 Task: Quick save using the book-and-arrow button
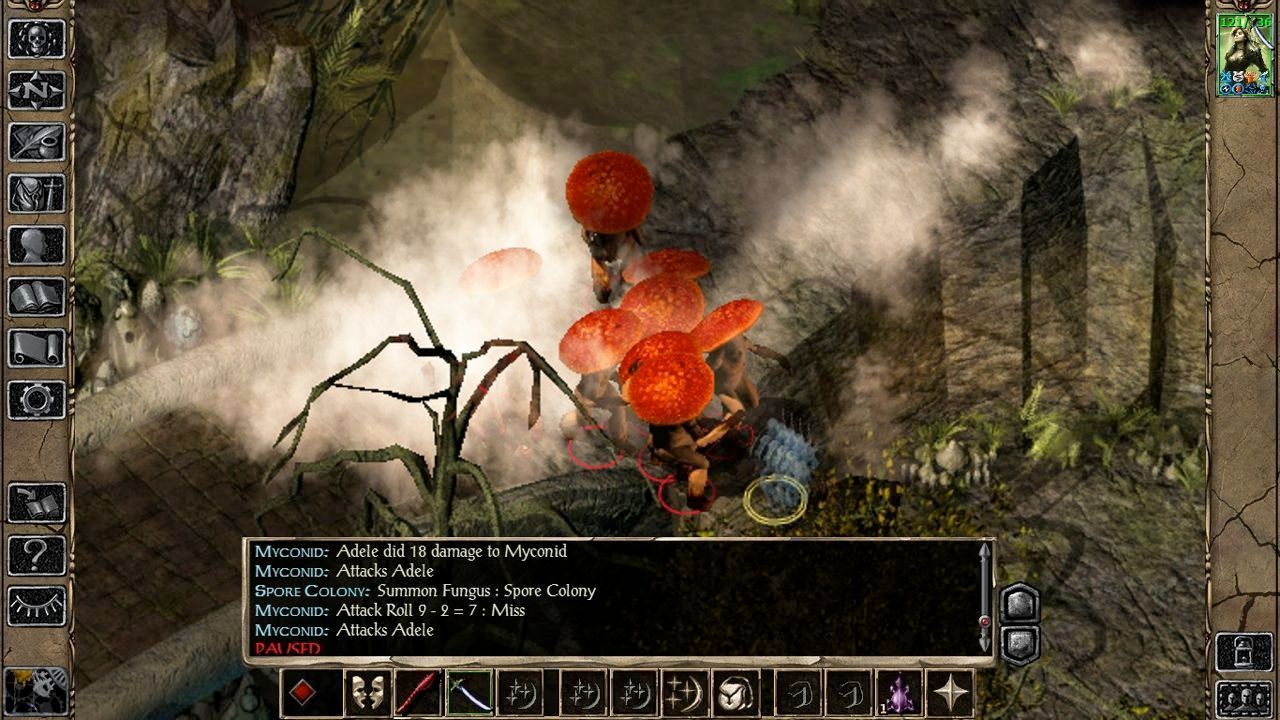tap(37, 503)
